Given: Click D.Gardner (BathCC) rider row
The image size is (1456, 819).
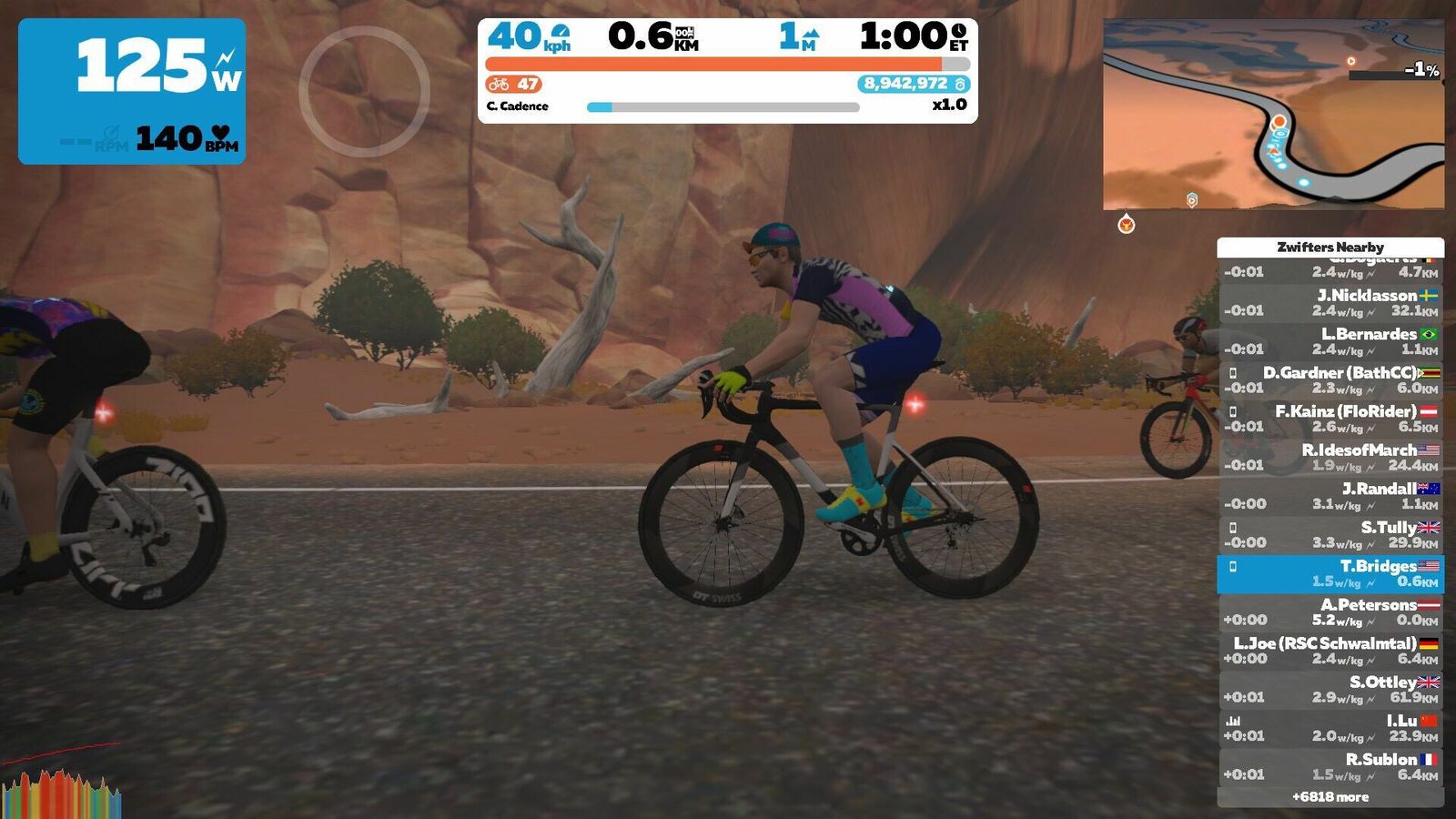Looking at the screenshot, I should pyautogui.click(x=1330, y=380).
